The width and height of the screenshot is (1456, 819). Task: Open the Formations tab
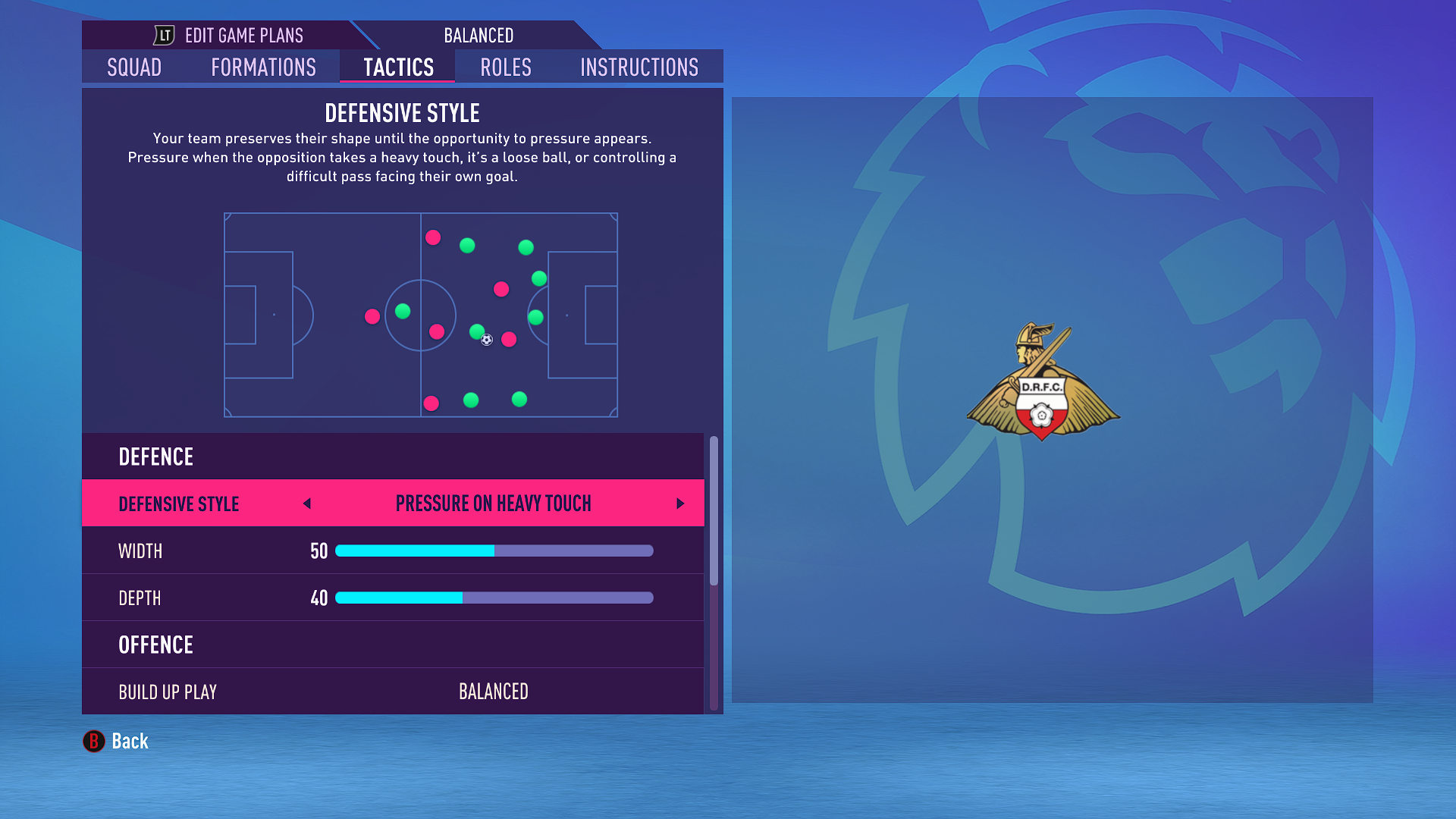tap(263, 67)
